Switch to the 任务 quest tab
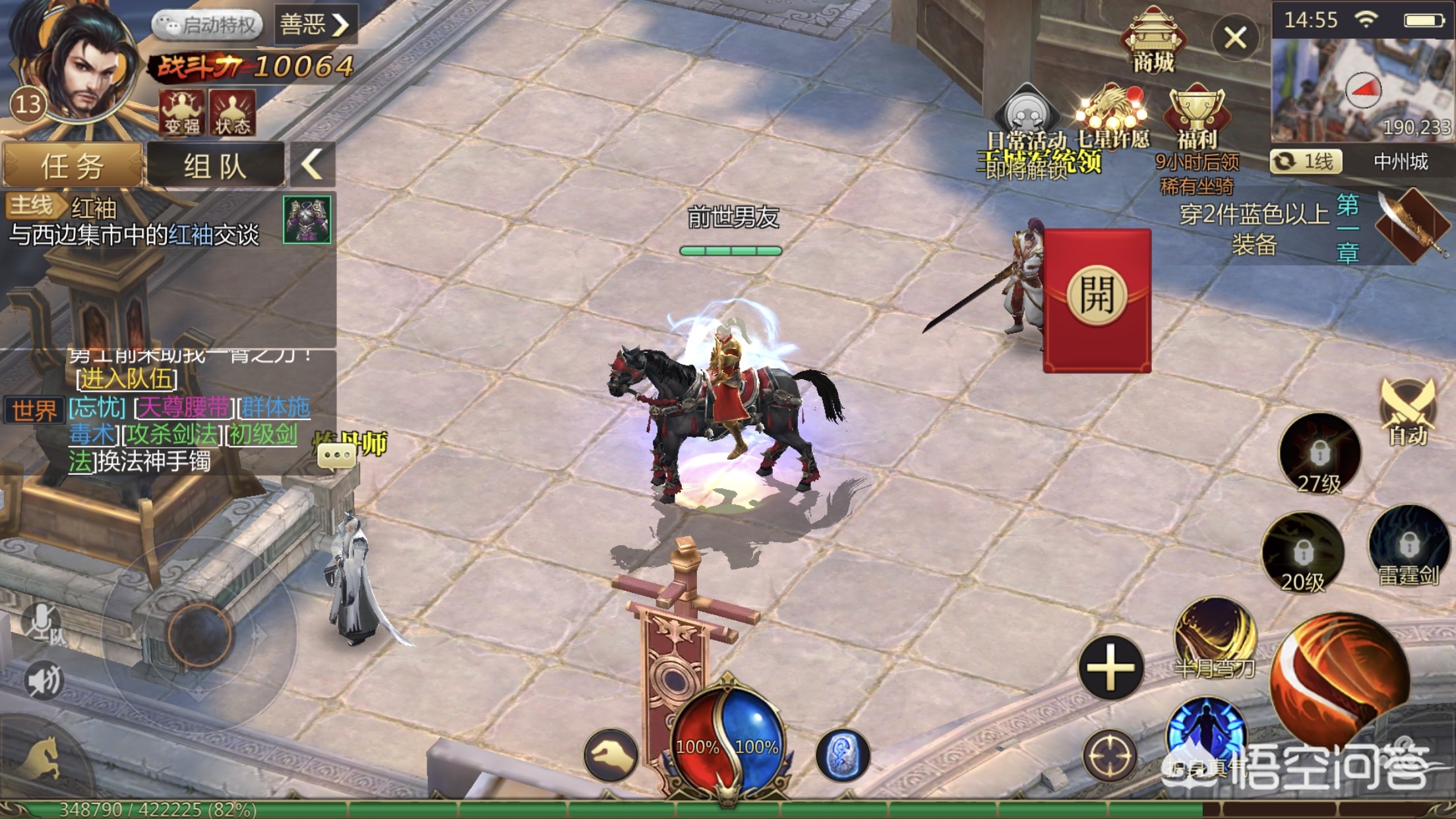 point(73,165)
